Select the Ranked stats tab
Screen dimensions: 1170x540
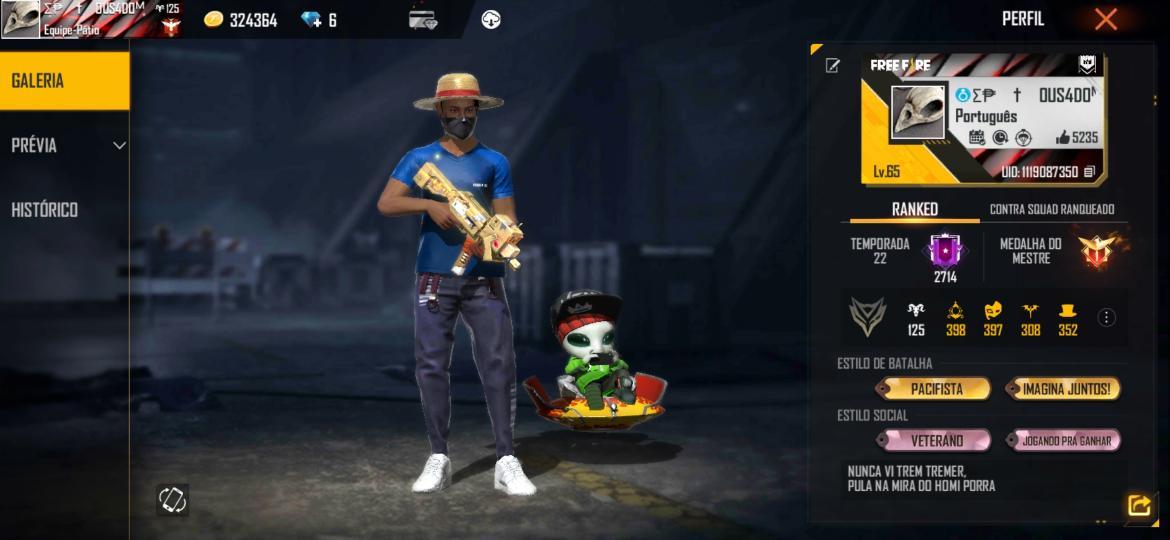[x=914, y=209]
